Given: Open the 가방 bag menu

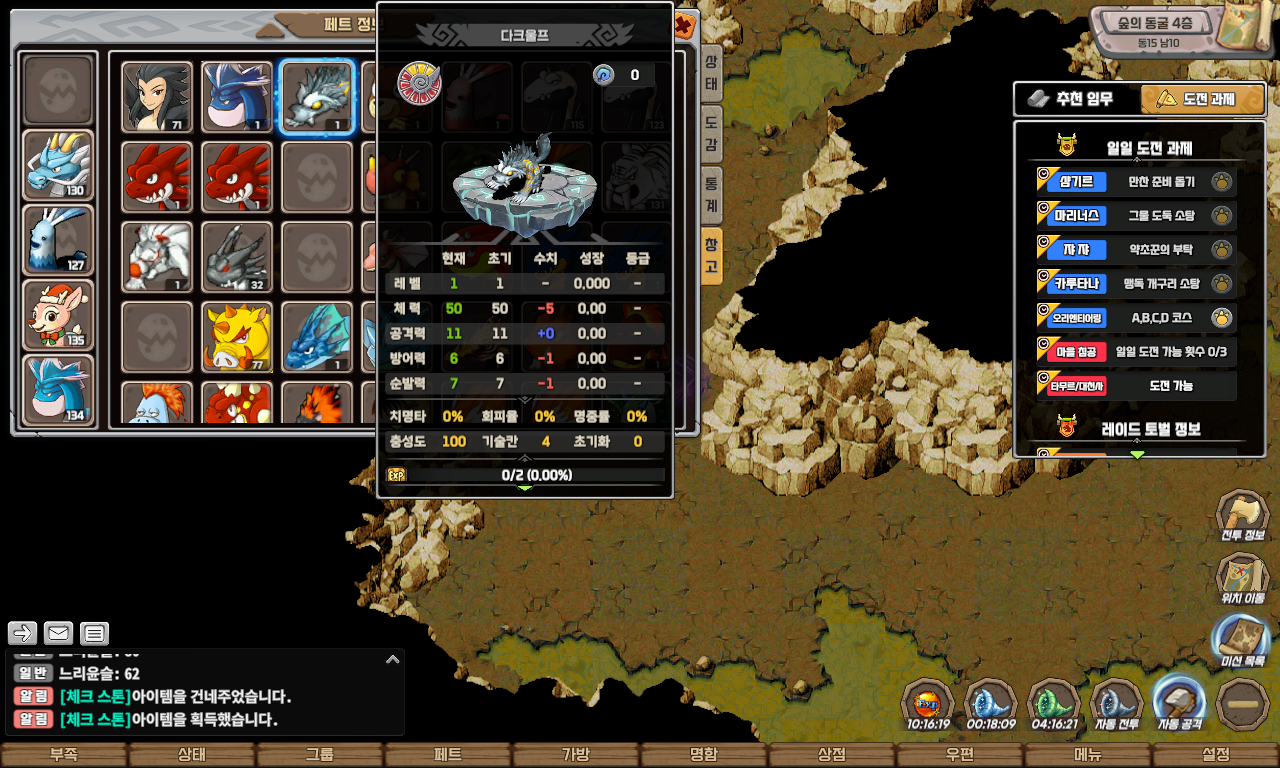Looking at the screenshot, I should click(x=576, y=755).
